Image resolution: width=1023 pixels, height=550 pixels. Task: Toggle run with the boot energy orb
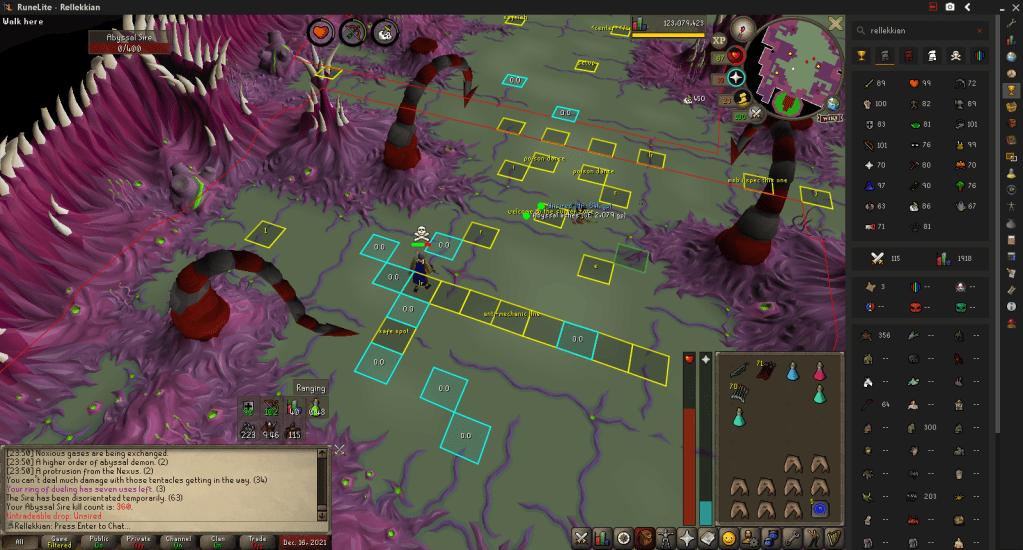point(742,98)
